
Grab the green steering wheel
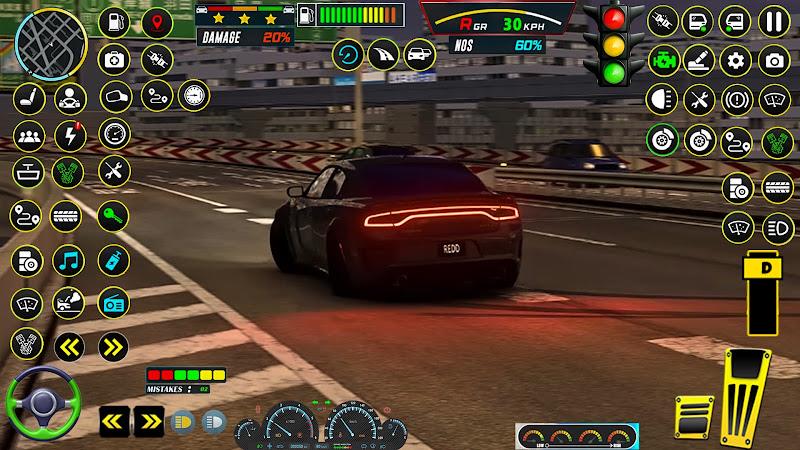coord(43,405)
